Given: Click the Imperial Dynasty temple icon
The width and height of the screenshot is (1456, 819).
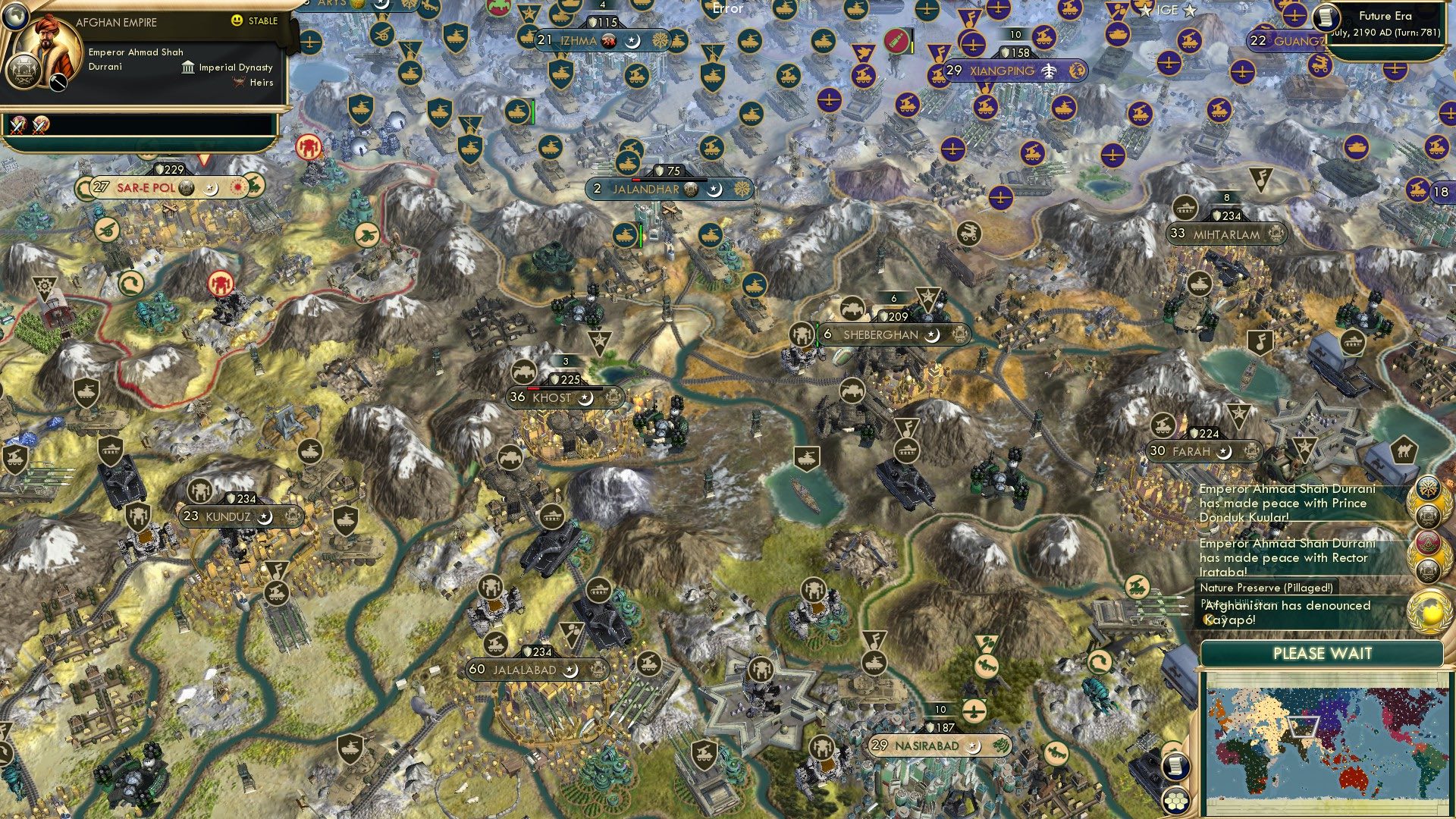Looking at the screenshot, I should coord(188,68).
